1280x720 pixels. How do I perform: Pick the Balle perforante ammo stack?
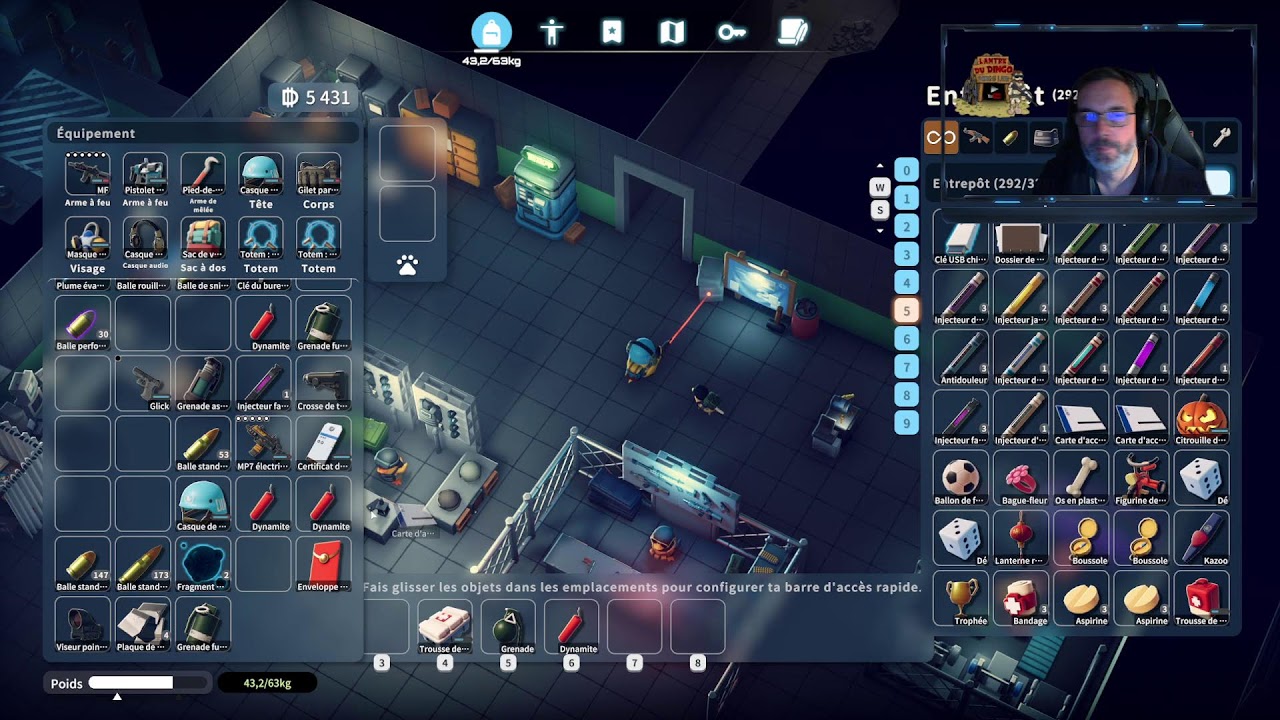pos(82,324)
